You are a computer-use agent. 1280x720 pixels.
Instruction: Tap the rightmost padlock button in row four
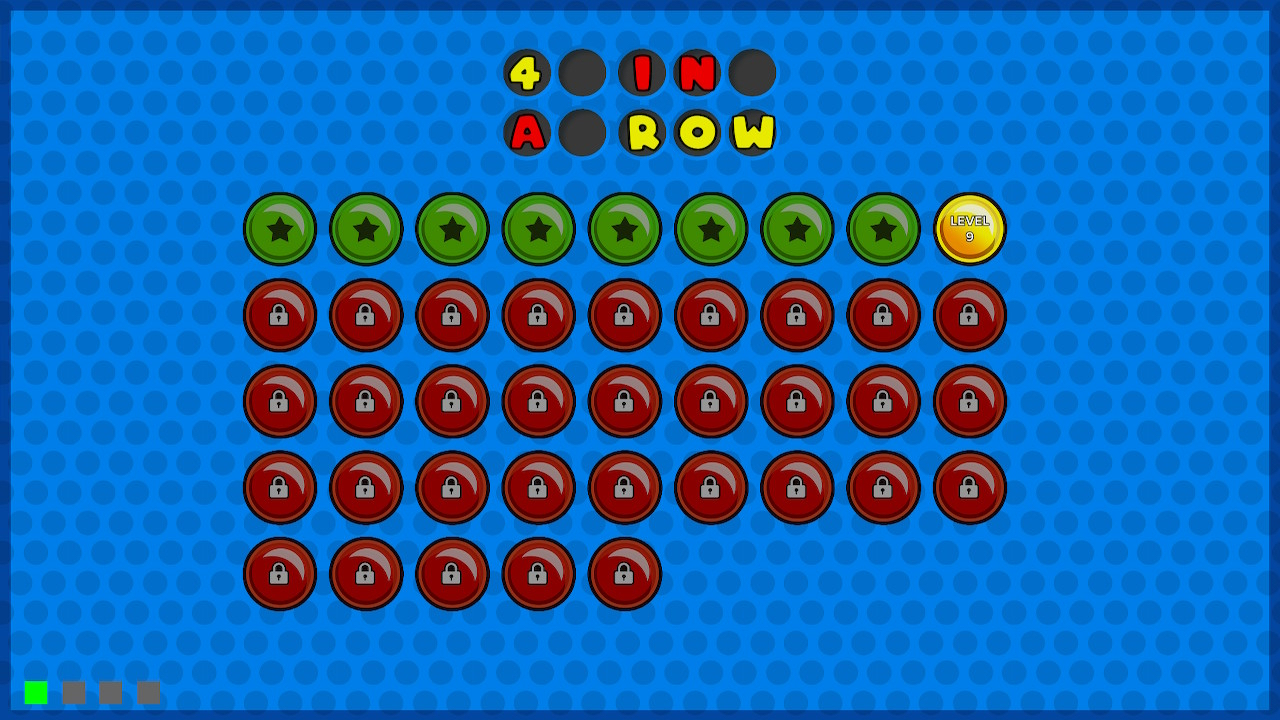coord(970,488)
